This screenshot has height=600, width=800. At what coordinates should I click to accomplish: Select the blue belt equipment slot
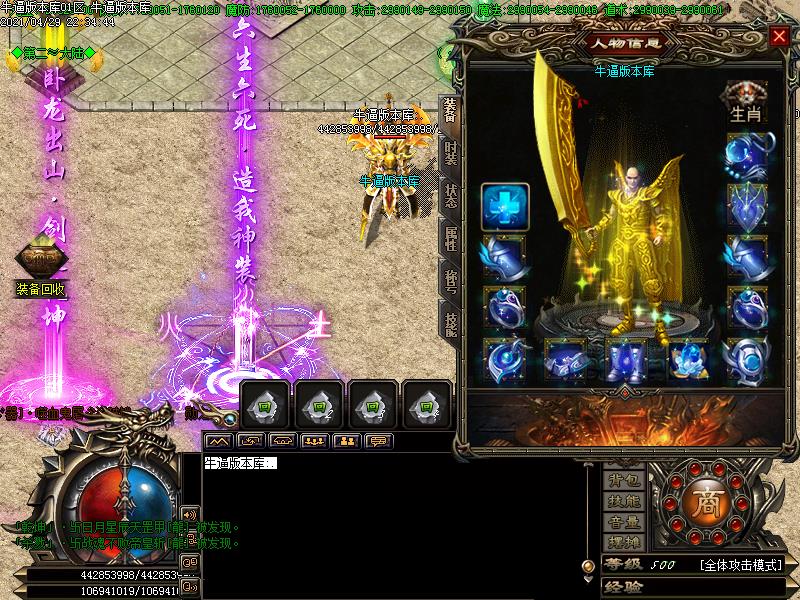(x=567, y=360)
